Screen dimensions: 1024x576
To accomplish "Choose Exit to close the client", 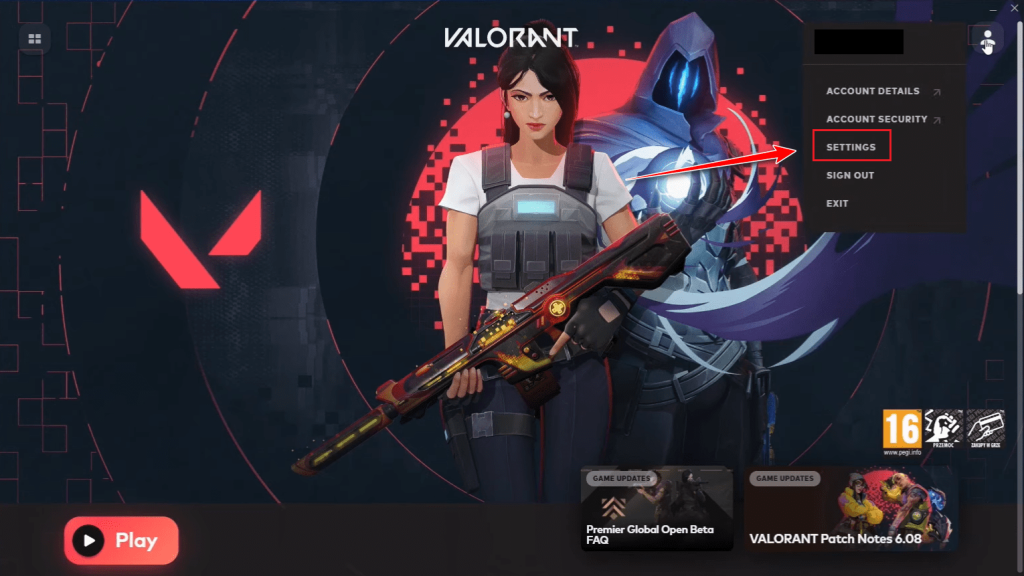I will pyautogui.click(x=837, y=203).
